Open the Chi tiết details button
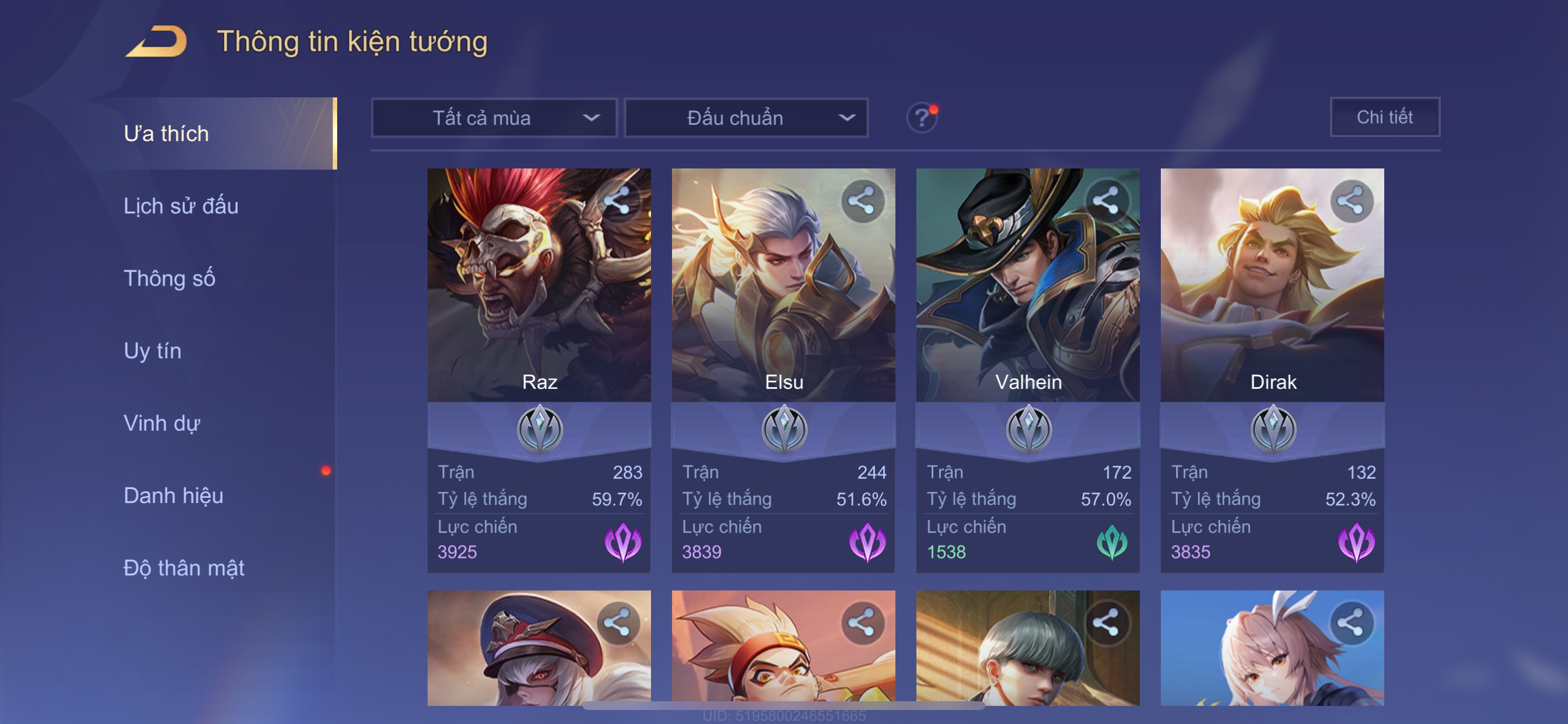The image size is (1568, 724). coord(1384,117)
